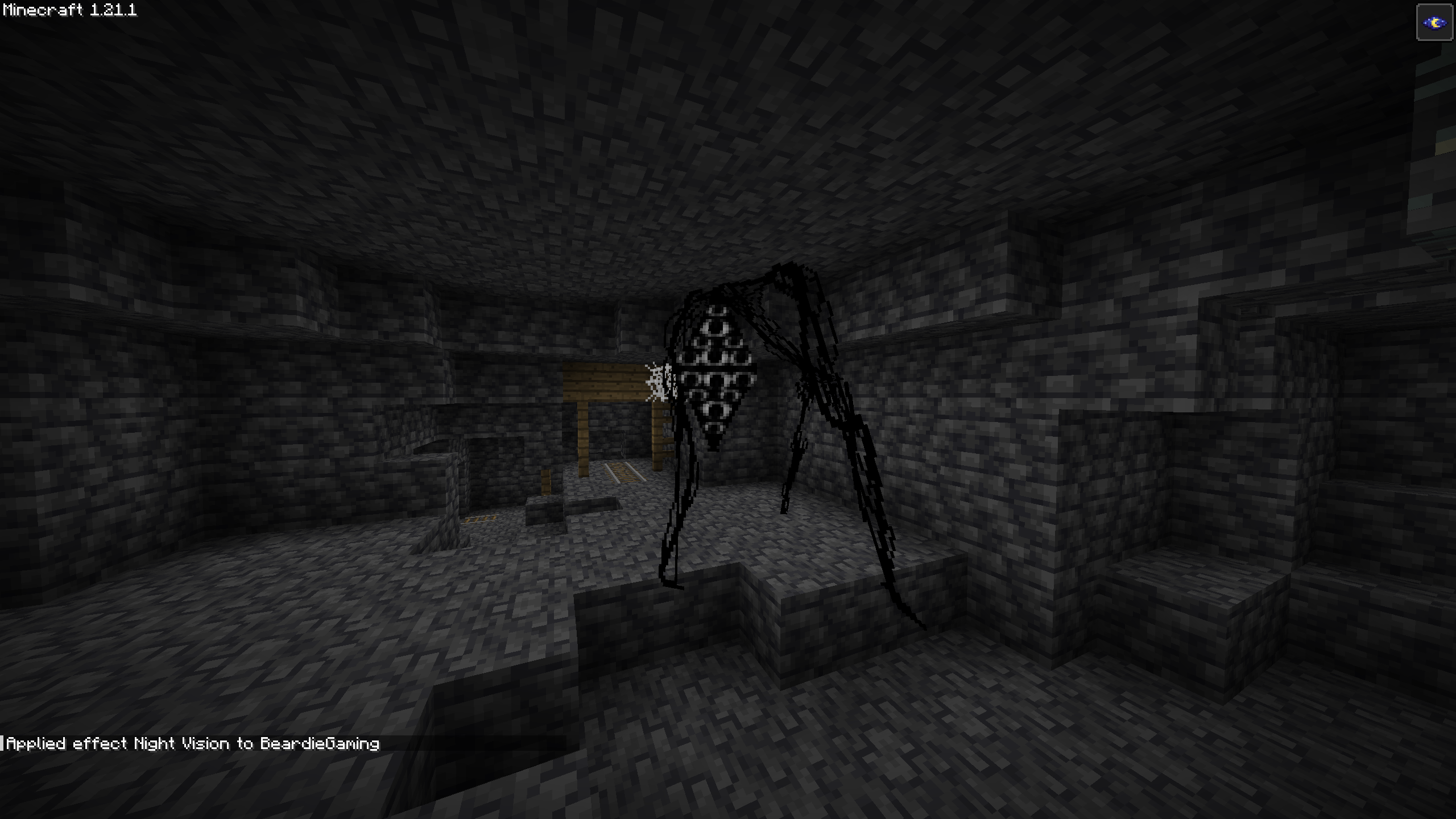This screenshot has width=1456, height=819.
Task: Select the crescent moon status effect indicator
Action: coord(1434,23)
